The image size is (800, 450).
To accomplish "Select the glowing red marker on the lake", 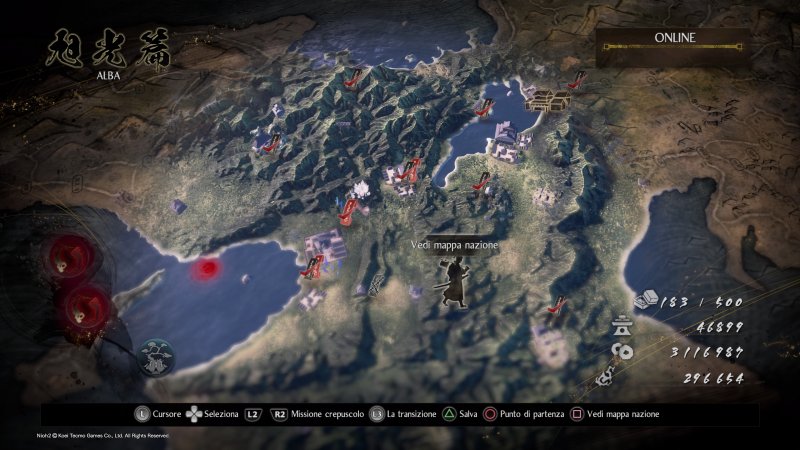I will tap(209, 268).
